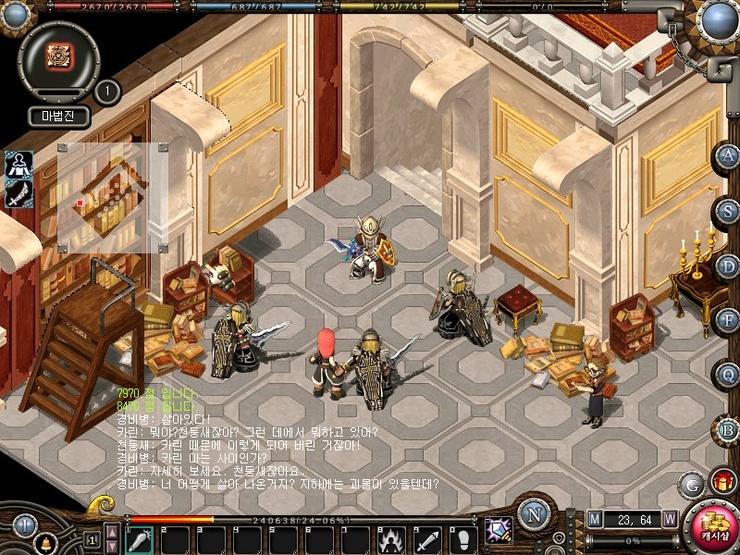Toggle the M button beside coordinates
The image size is (740, 555).
(x=596, y=518)
